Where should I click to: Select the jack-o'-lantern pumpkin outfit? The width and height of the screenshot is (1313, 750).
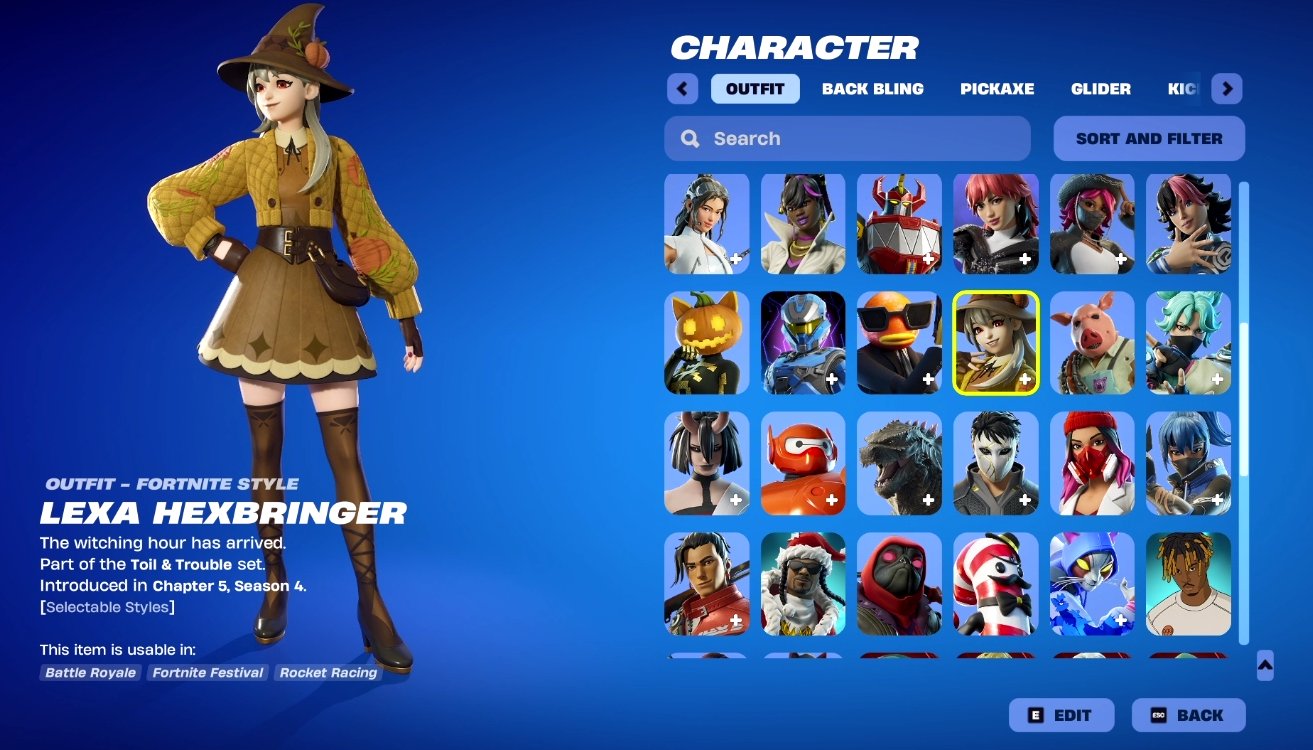click(x=706, y=343)
